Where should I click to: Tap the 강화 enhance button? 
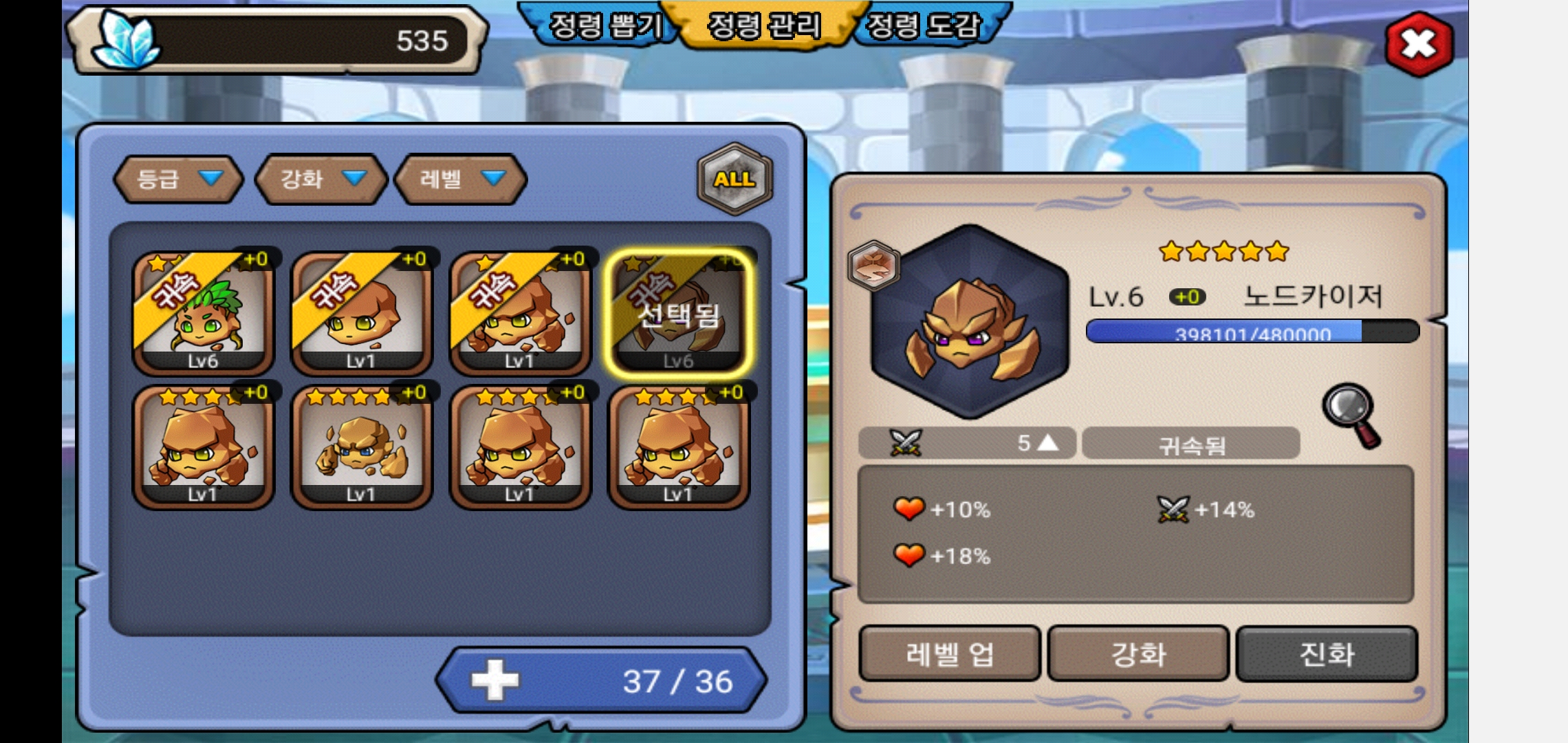coord(1138,654)
